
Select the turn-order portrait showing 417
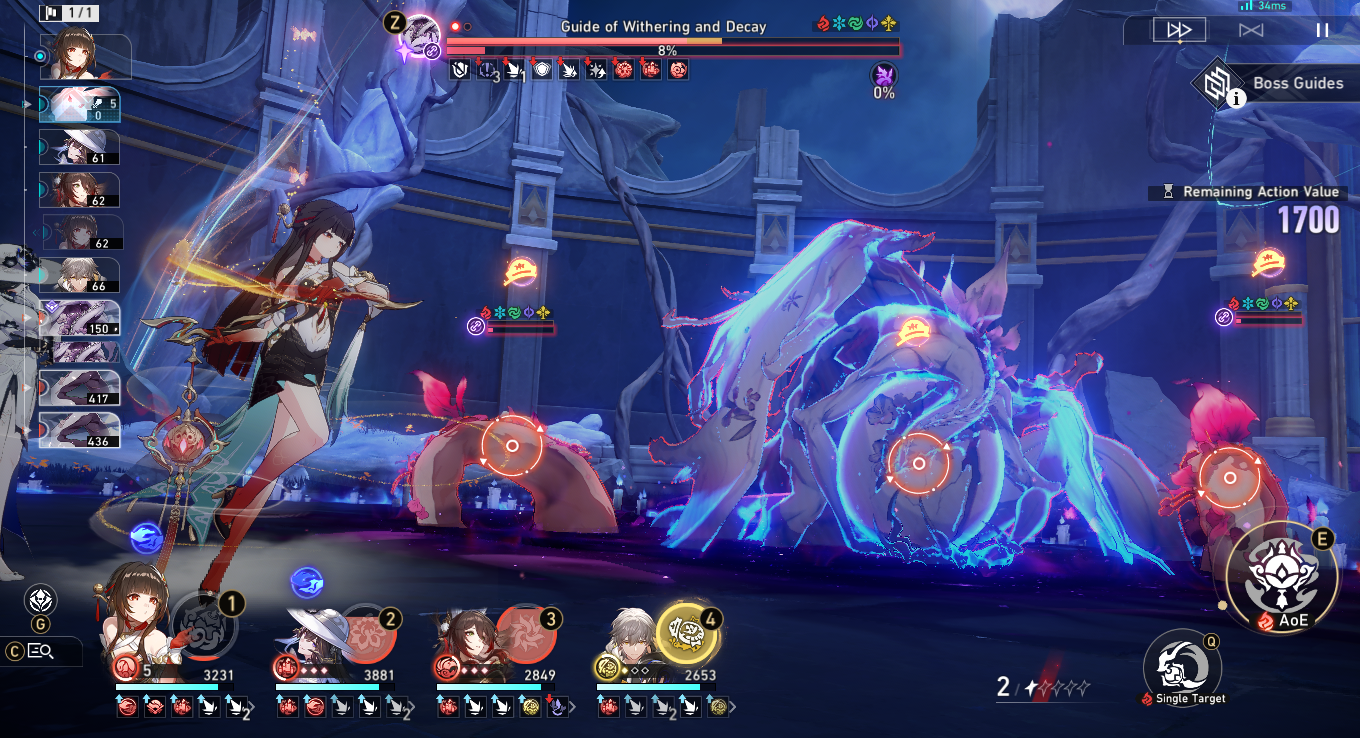point(80,388)
